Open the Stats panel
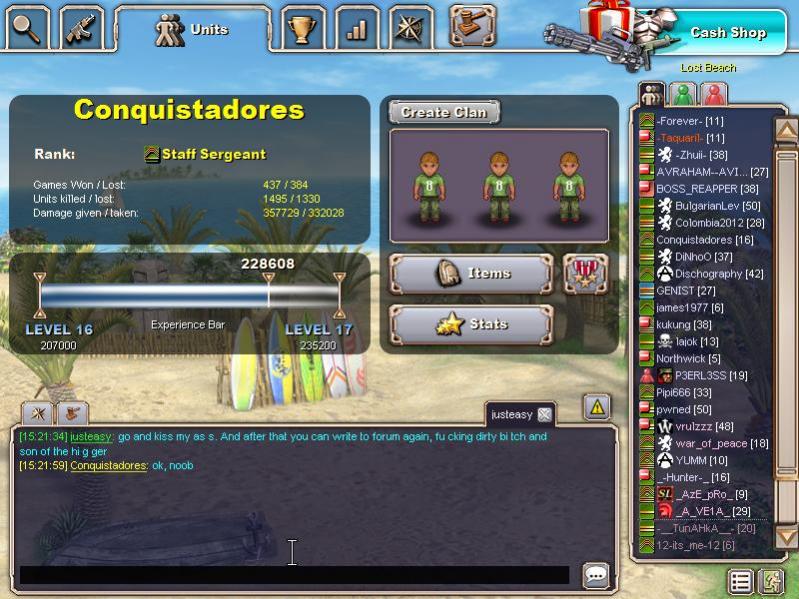Screen dimensions: 799x599 [471, 324]
